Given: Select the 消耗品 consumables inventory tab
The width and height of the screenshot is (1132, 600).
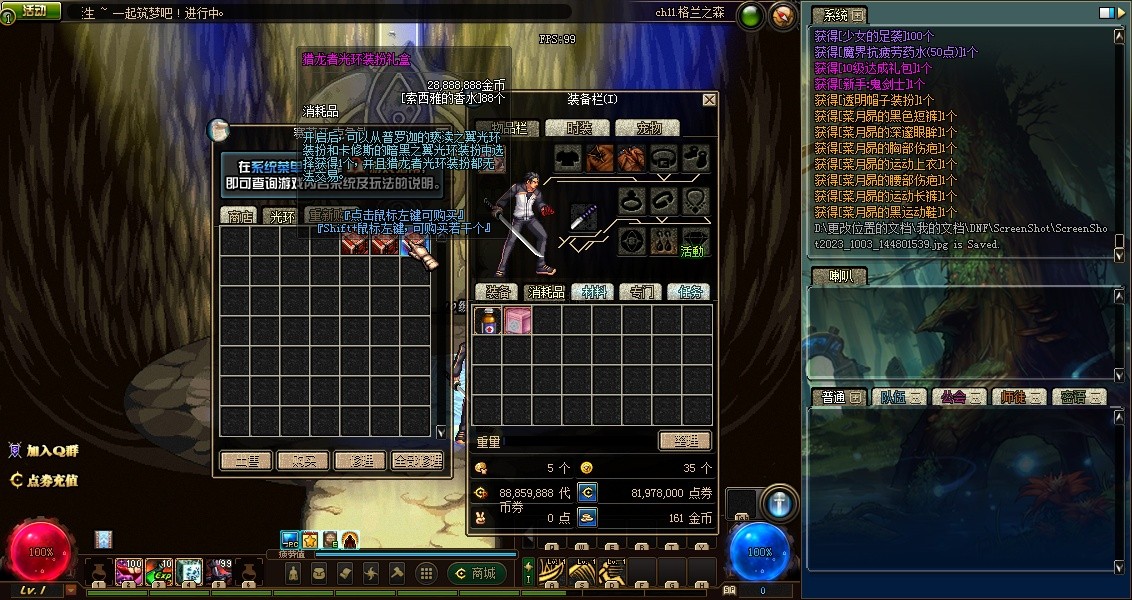Looking at the screenshot, I should click(547, 292).
